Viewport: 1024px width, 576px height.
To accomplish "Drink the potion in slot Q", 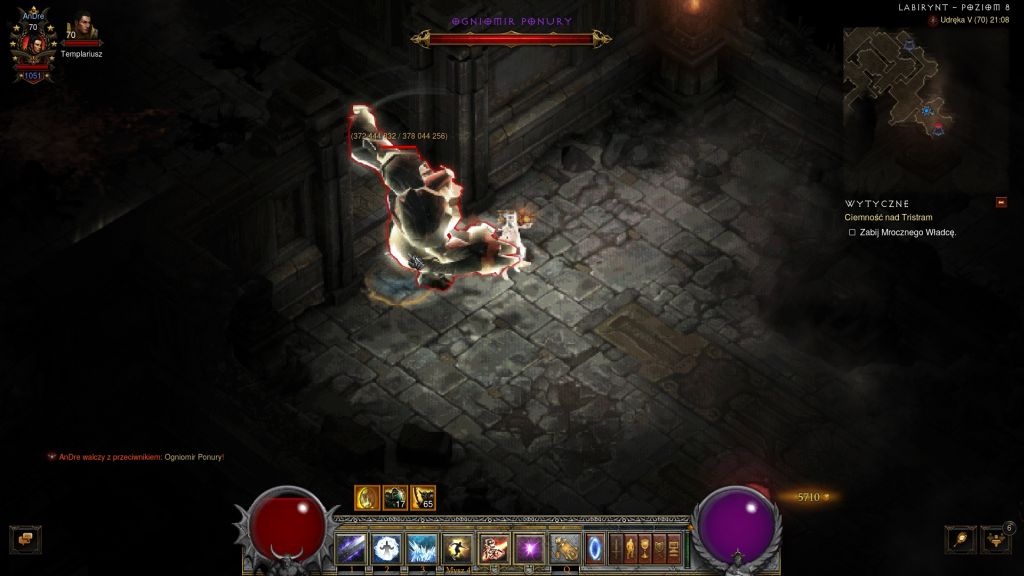I will (565, 548).
